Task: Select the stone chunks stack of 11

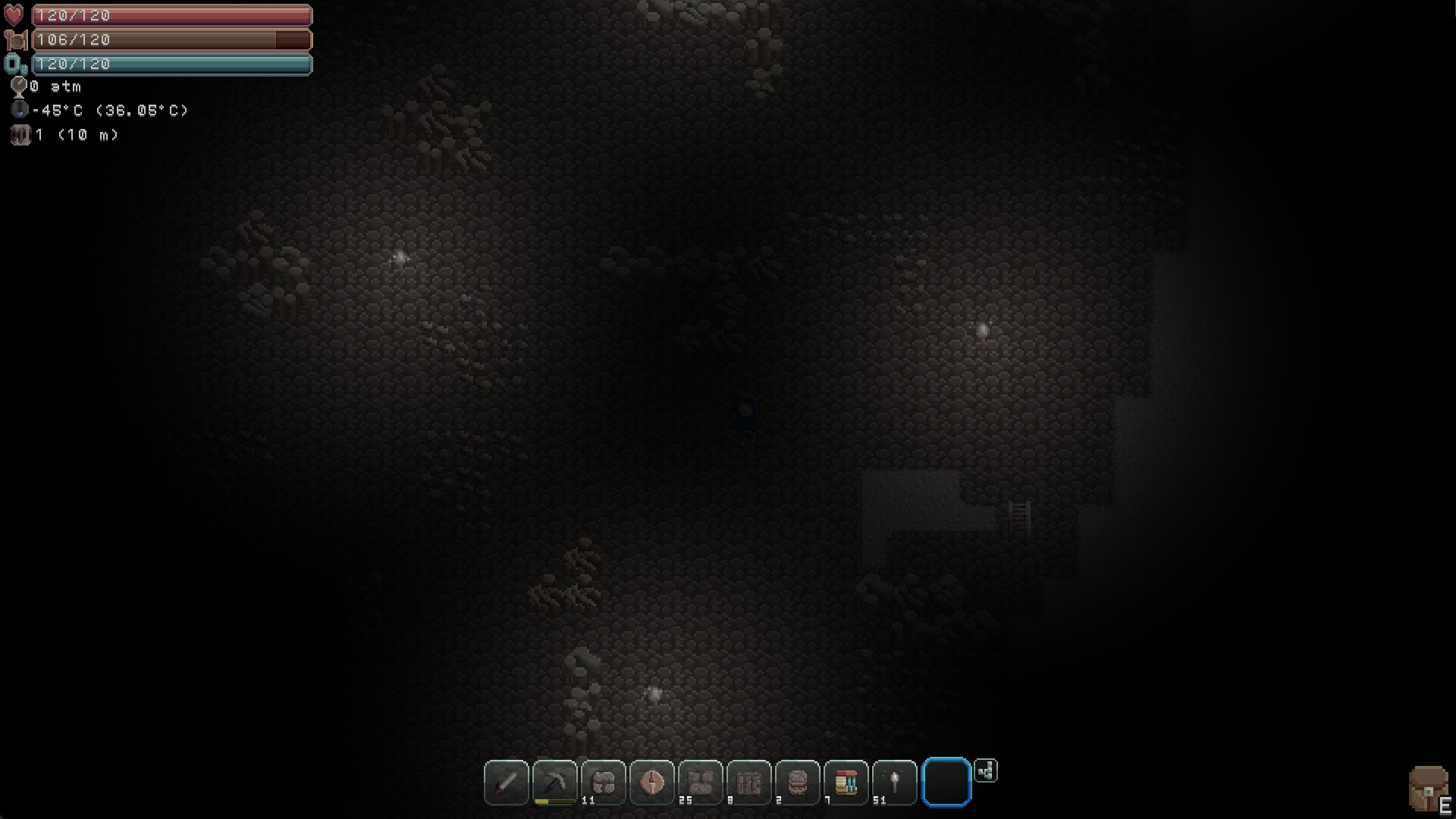Action: point(603,781)
